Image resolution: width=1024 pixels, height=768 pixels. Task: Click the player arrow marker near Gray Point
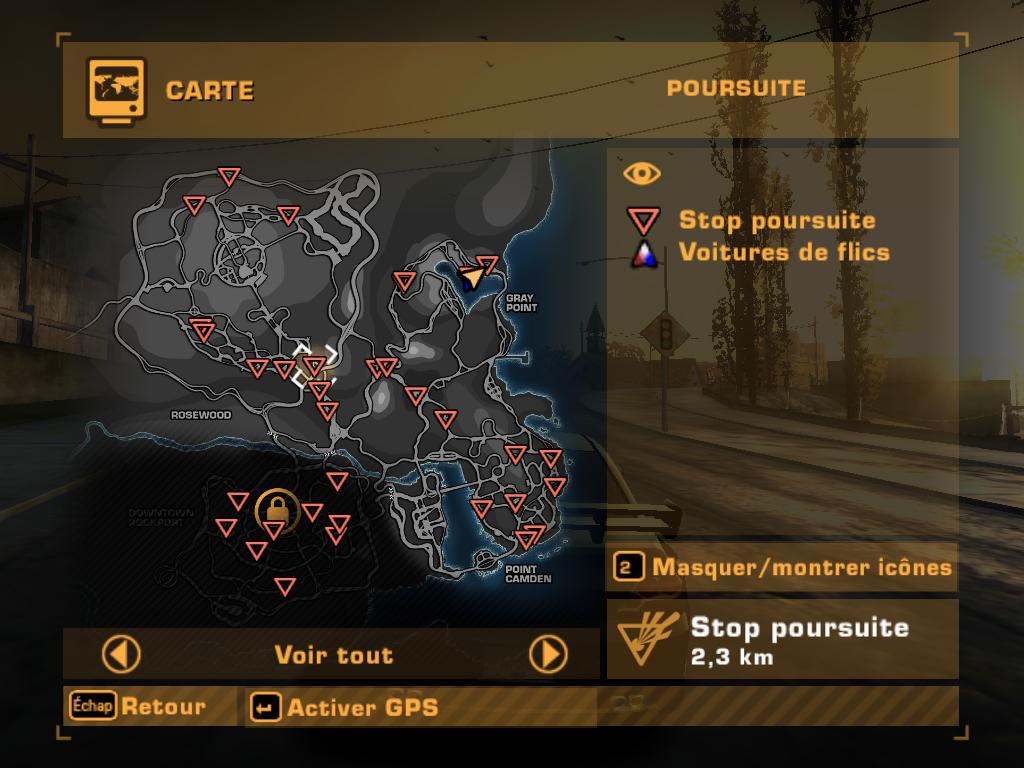471,277
